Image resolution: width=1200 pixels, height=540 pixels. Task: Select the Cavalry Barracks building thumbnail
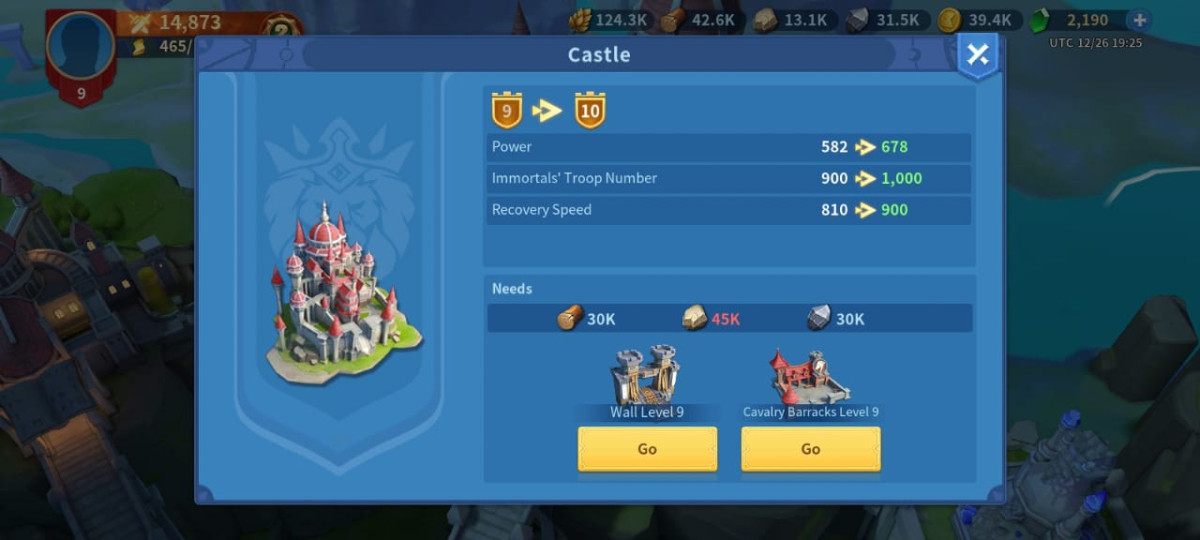click(x=809, y=375)
